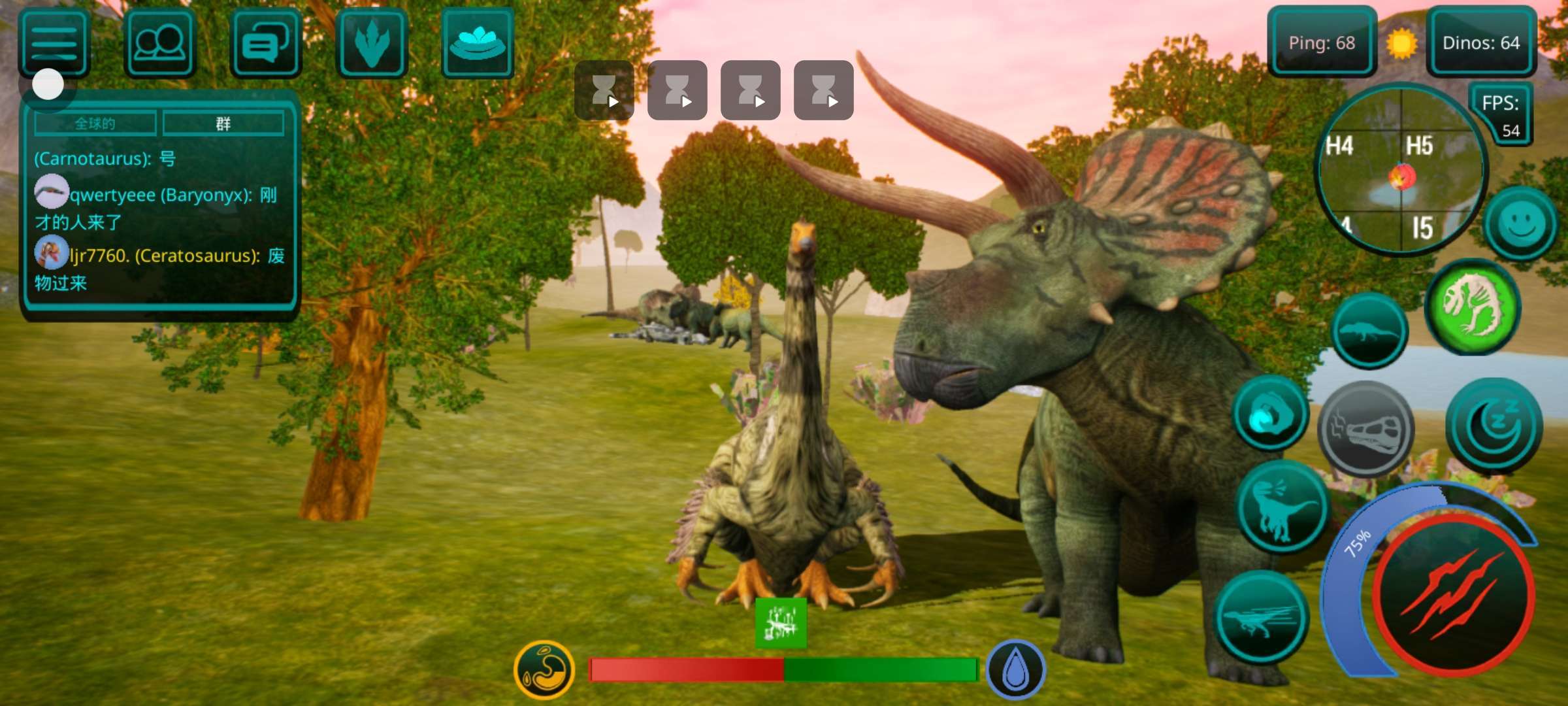The image size is (1568, 706).
Task: Attack with the red claw slash button
Action: [1452, 596]
